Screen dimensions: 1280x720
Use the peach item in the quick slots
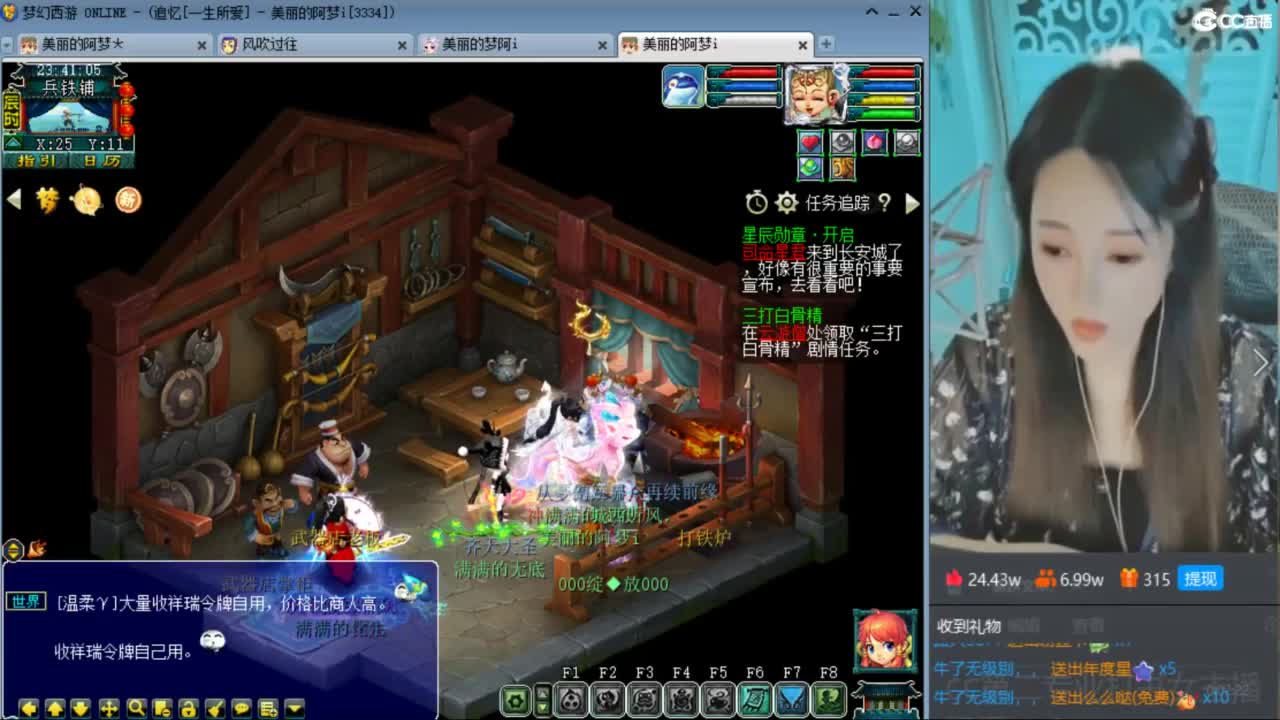[x=875, y=142]
